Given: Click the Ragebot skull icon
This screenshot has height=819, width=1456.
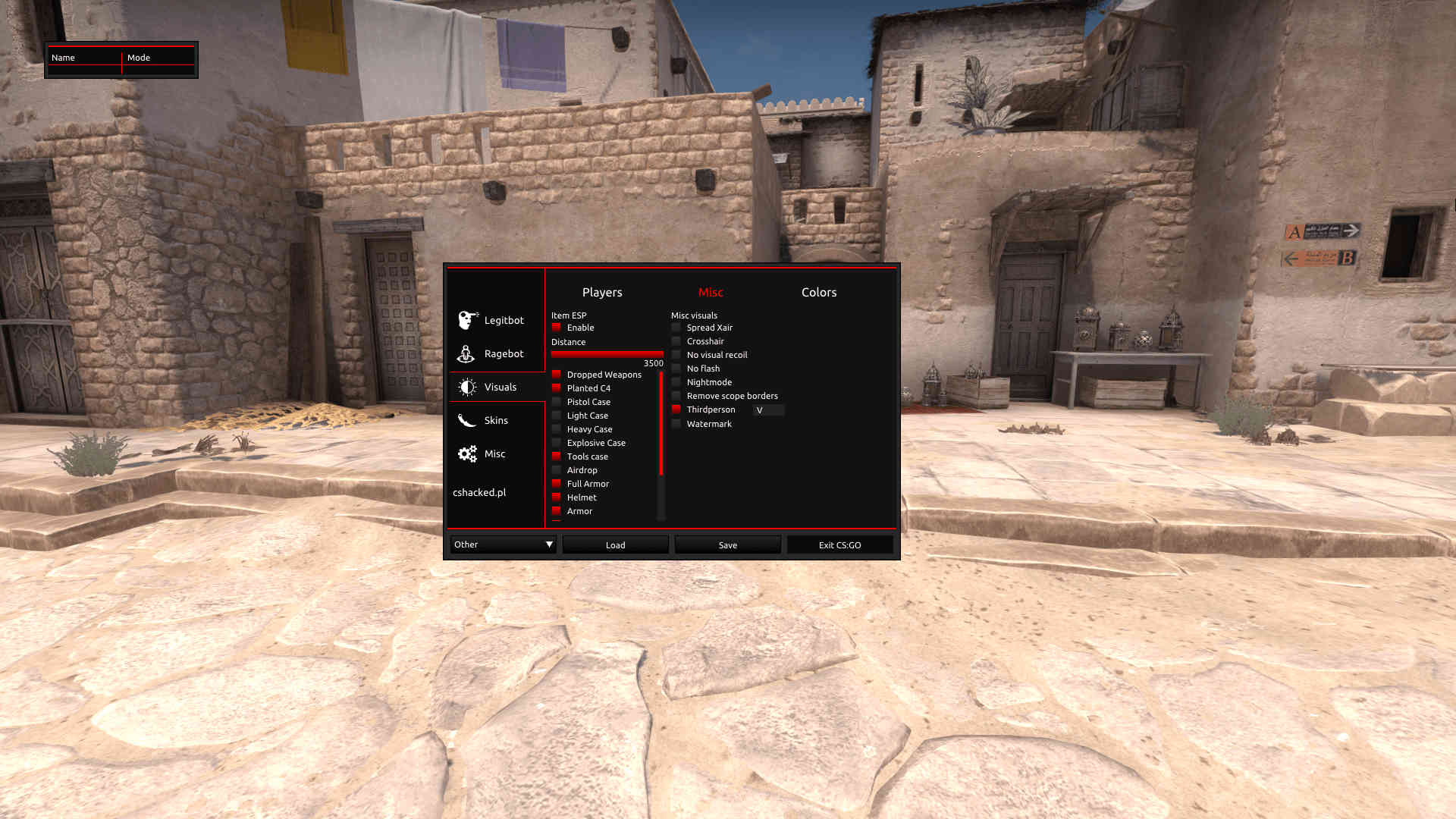Looking at the screenshot, I should pos(466,353).
